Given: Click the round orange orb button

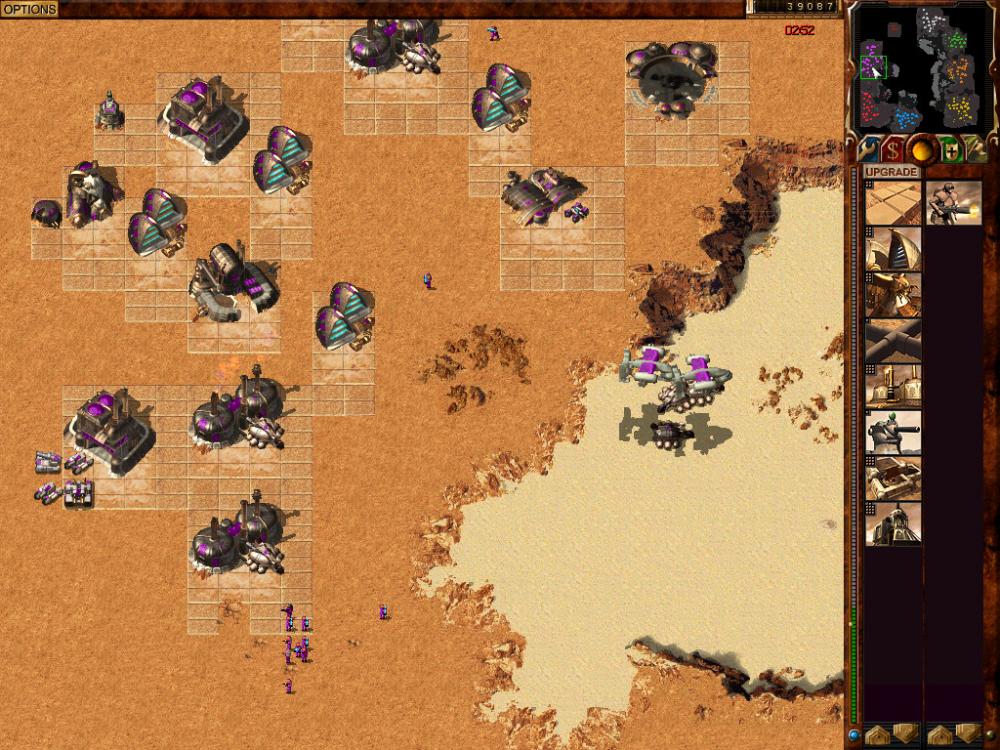Looking at the screenshot, I should [x=920, y=150].
